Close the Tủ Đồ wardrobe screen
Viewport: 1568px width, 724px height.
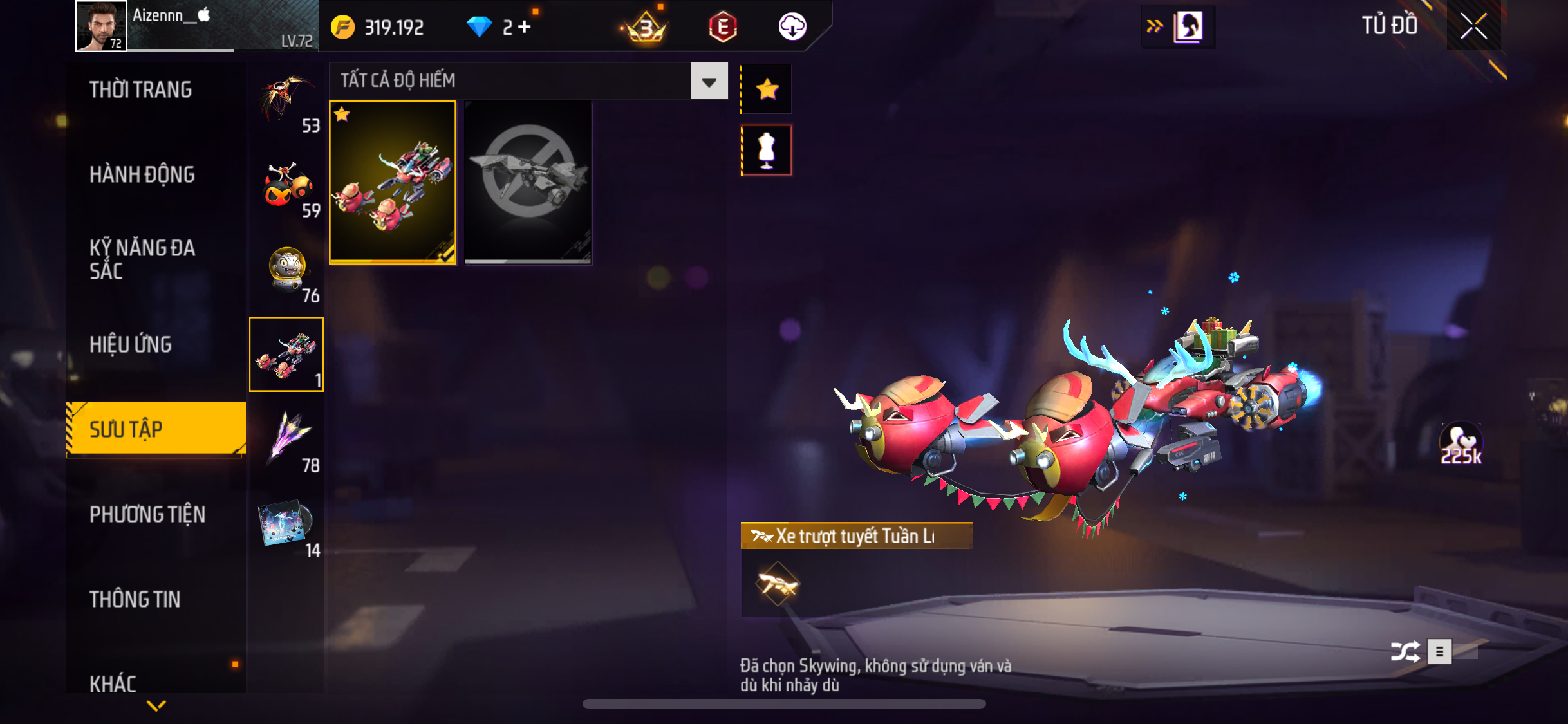point(1473,26)
